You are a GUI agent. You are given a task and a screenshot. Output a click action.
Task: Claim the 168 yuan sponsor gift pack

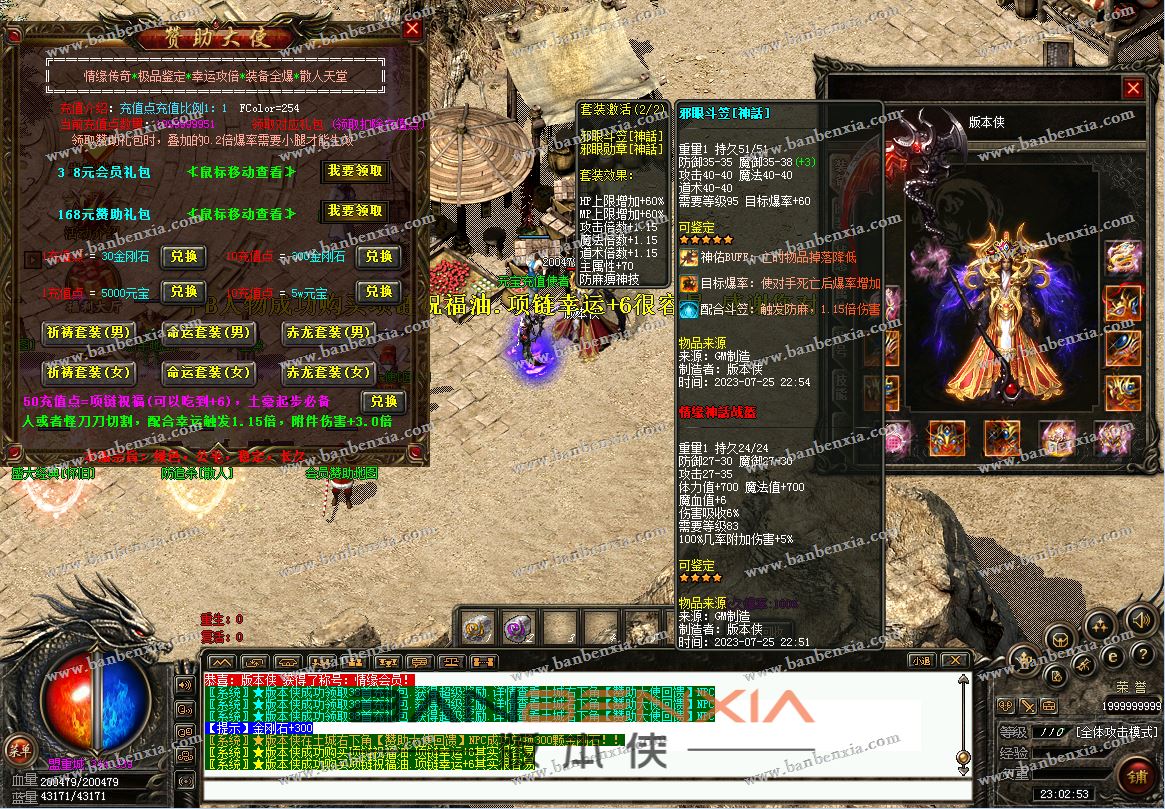pos(354,212)
